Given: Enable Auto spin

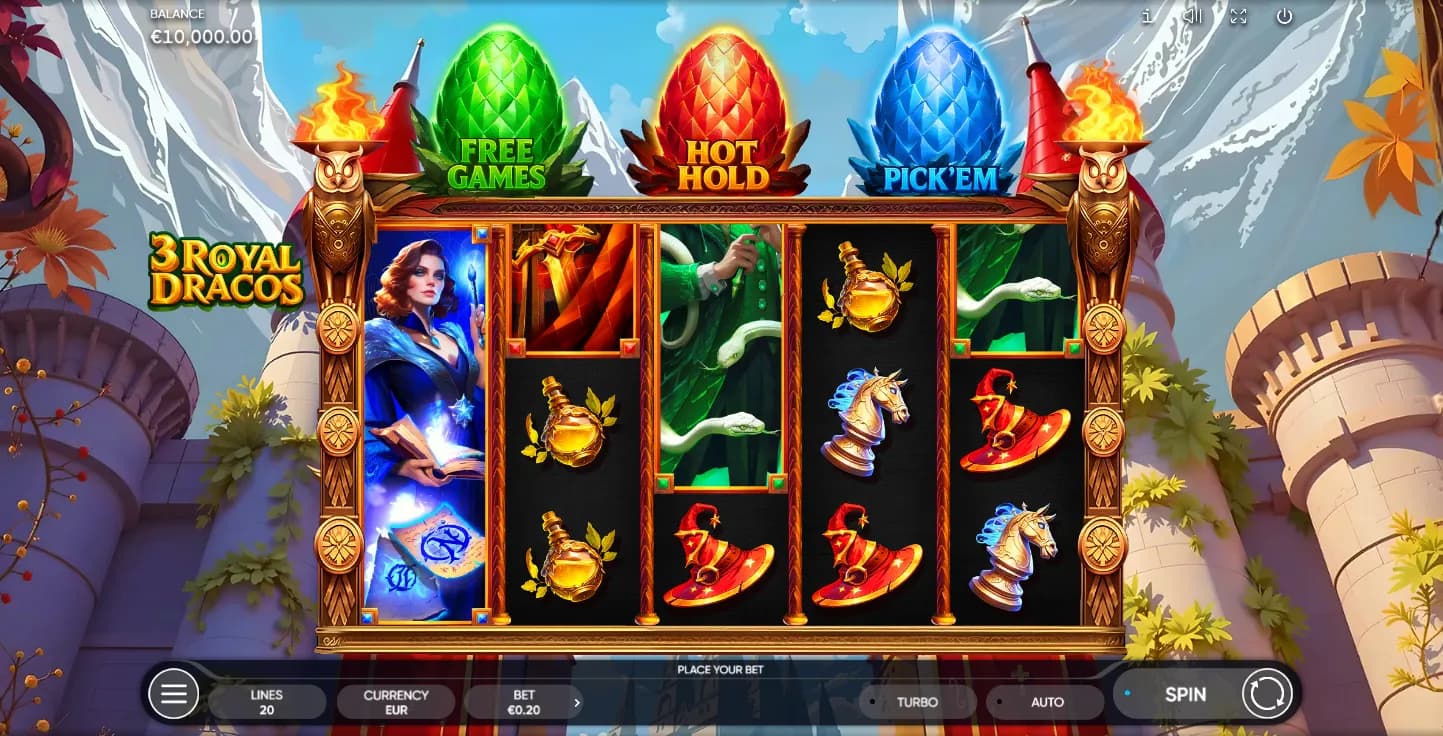Looking at the screenshot, I should click(x=1046, y=702).
